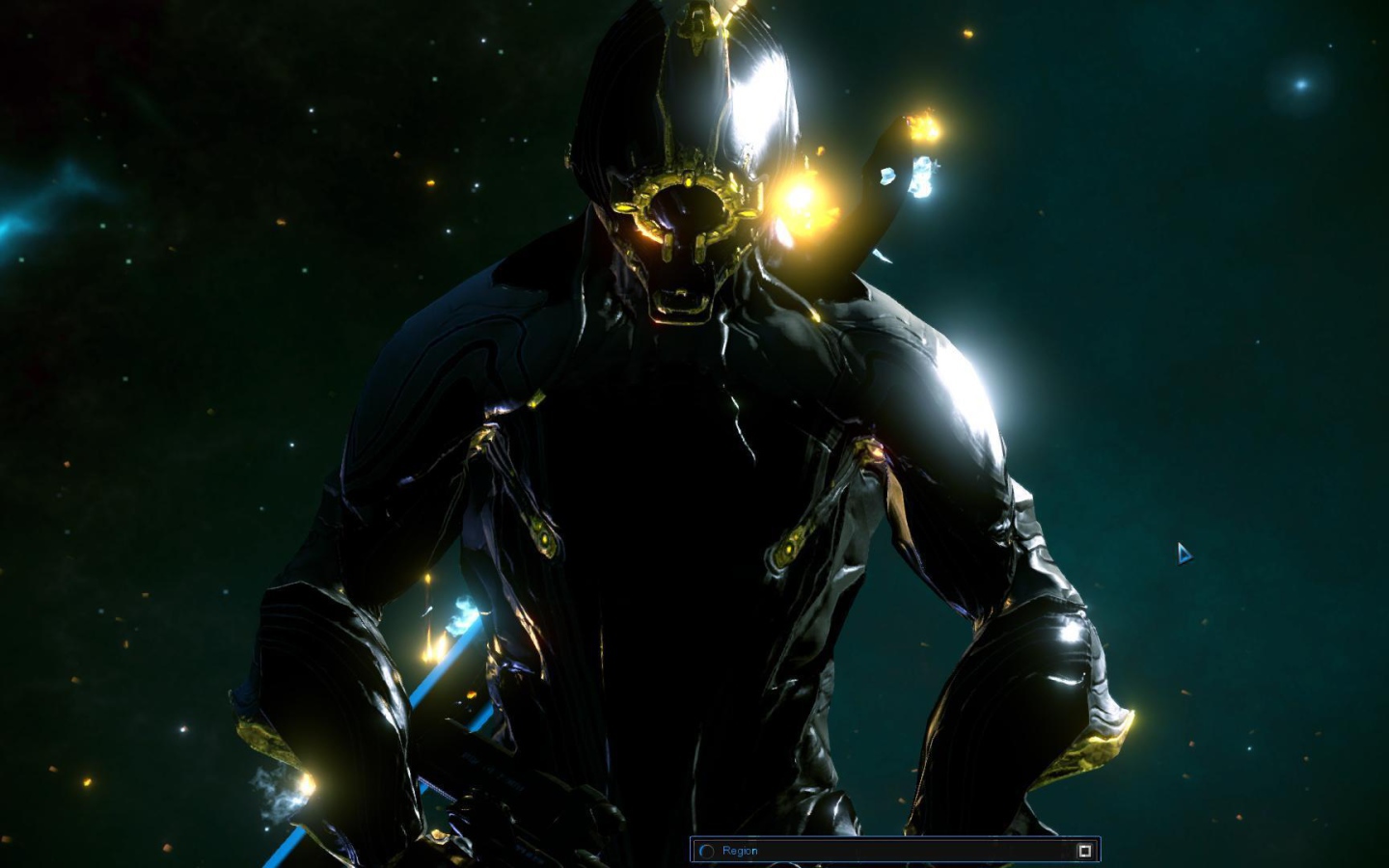This screenshot has height=868, width=1389.
Task: Click the circular status icon in the chat bar
Action: (707, 851)
